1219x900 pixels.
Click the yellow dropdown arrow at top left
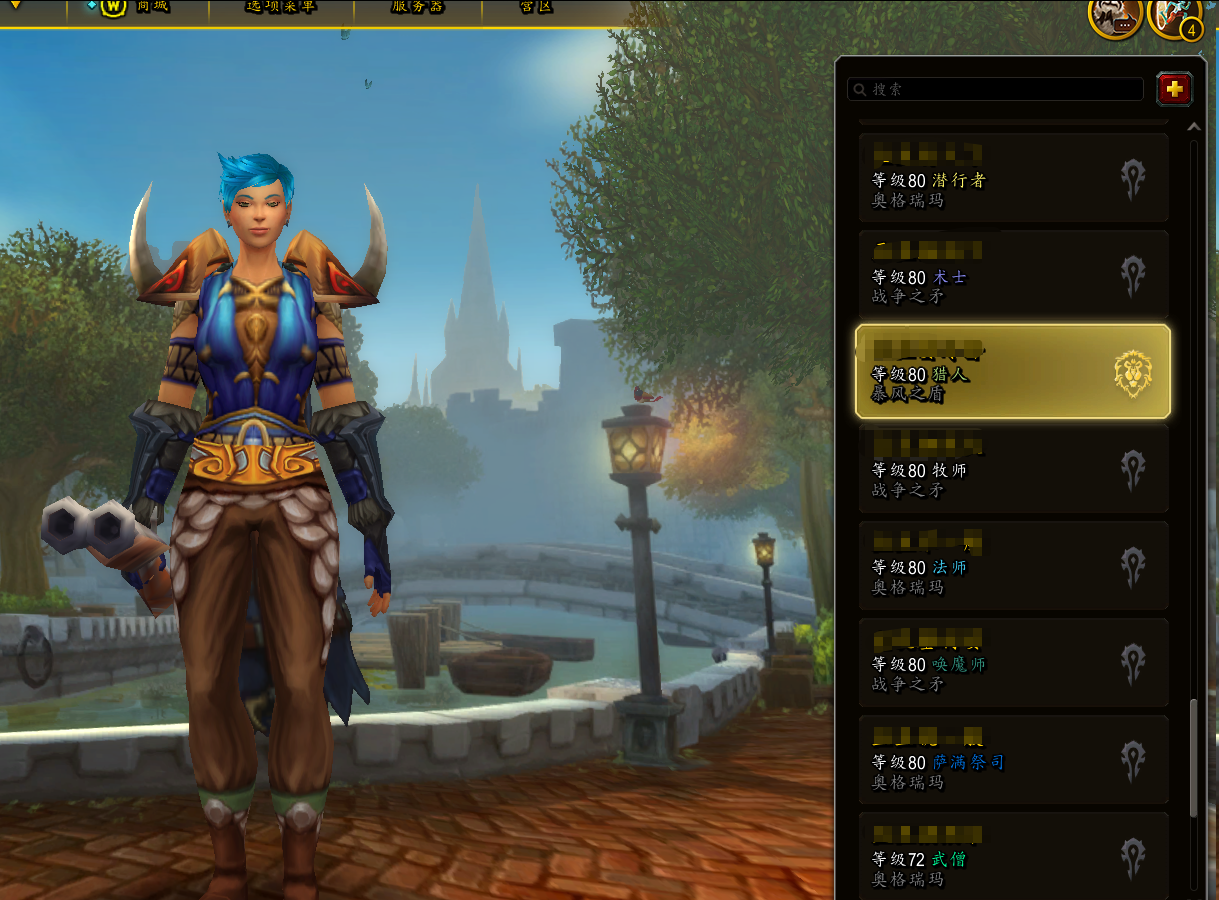16,5
